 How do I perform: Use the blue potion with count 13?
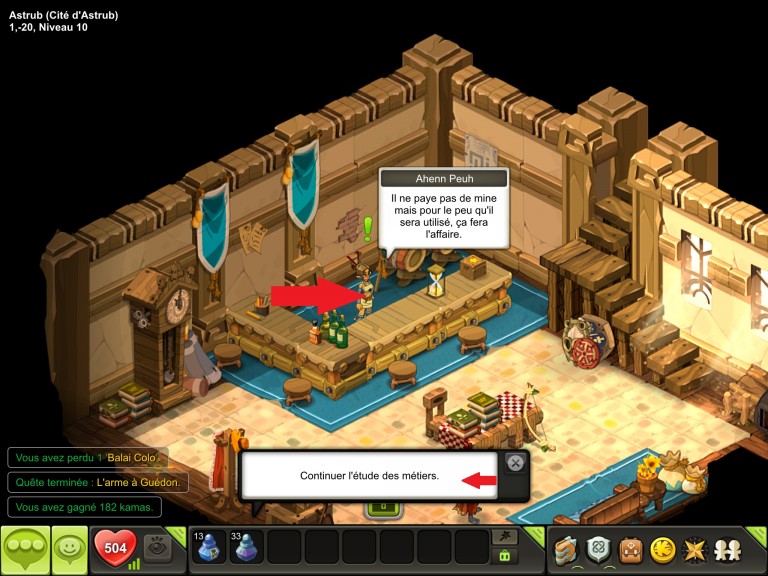tap(208, 548)
